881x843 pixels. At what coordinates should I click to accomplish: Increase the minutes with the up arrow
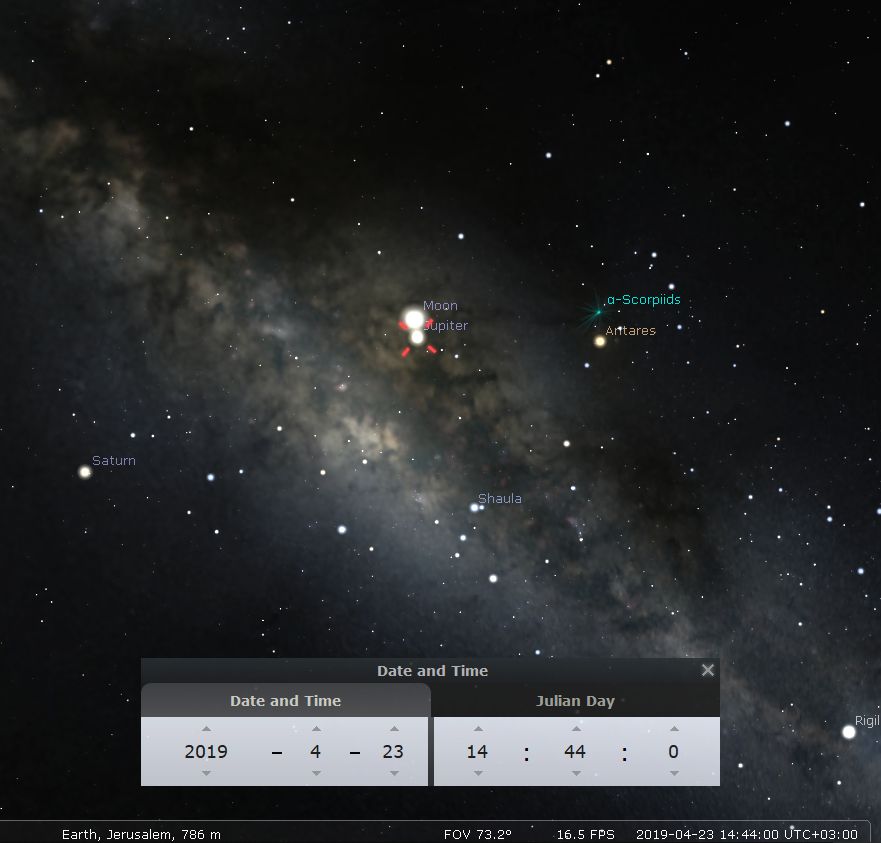pos(575,729)
